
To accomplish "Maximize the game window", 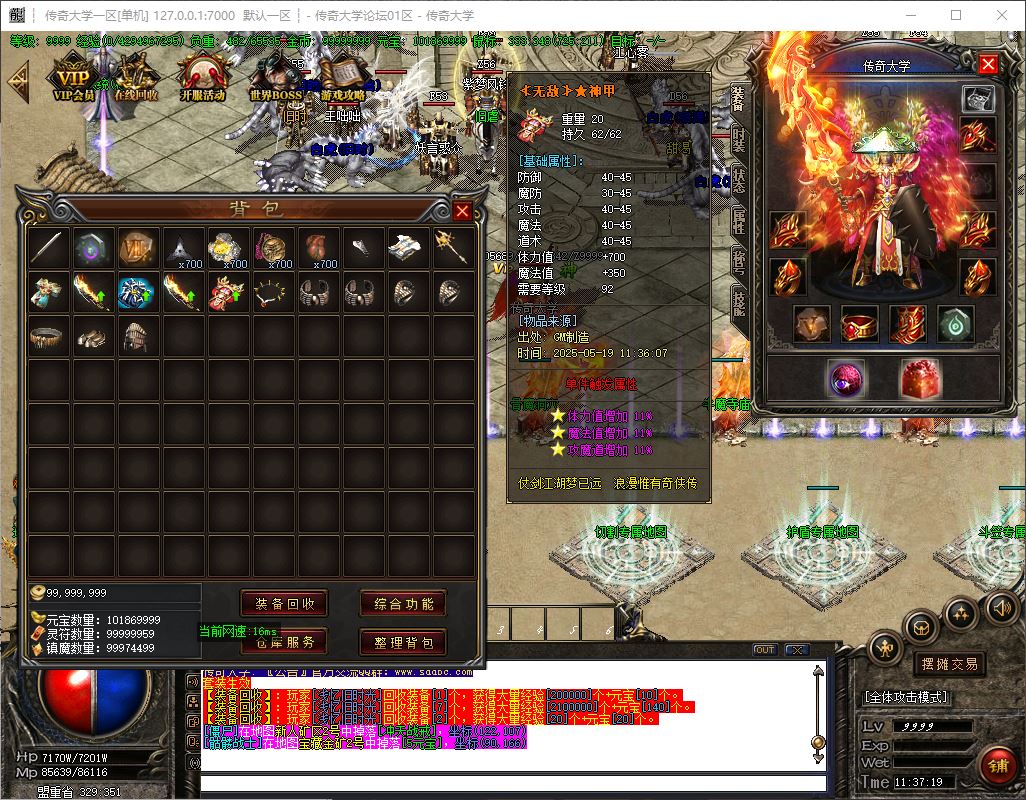I will coord(956,15).
